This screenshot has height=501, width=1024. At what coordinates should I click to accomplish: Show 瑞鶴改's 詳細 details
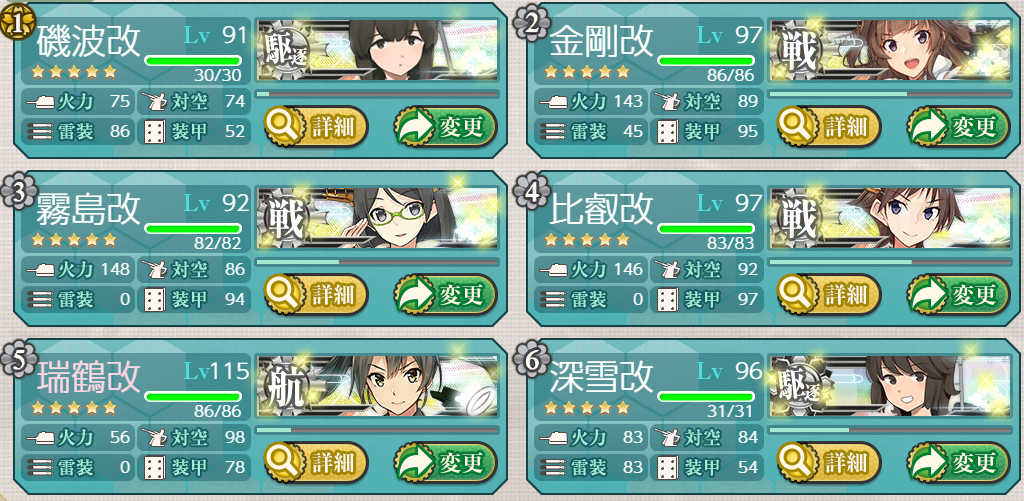315,461
